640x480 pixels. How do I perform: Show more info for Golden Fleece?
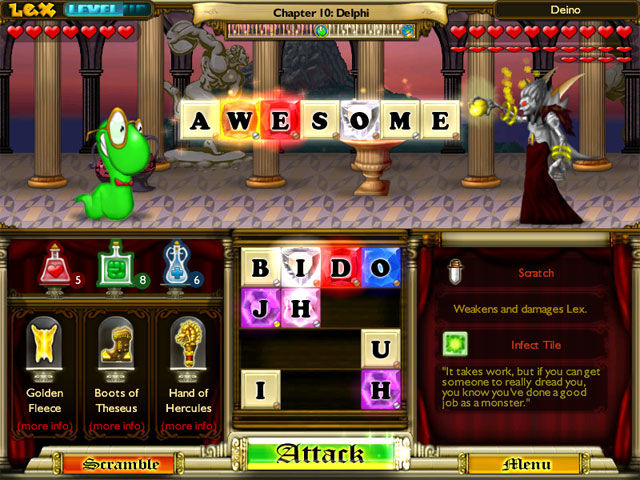pos(45,426)
